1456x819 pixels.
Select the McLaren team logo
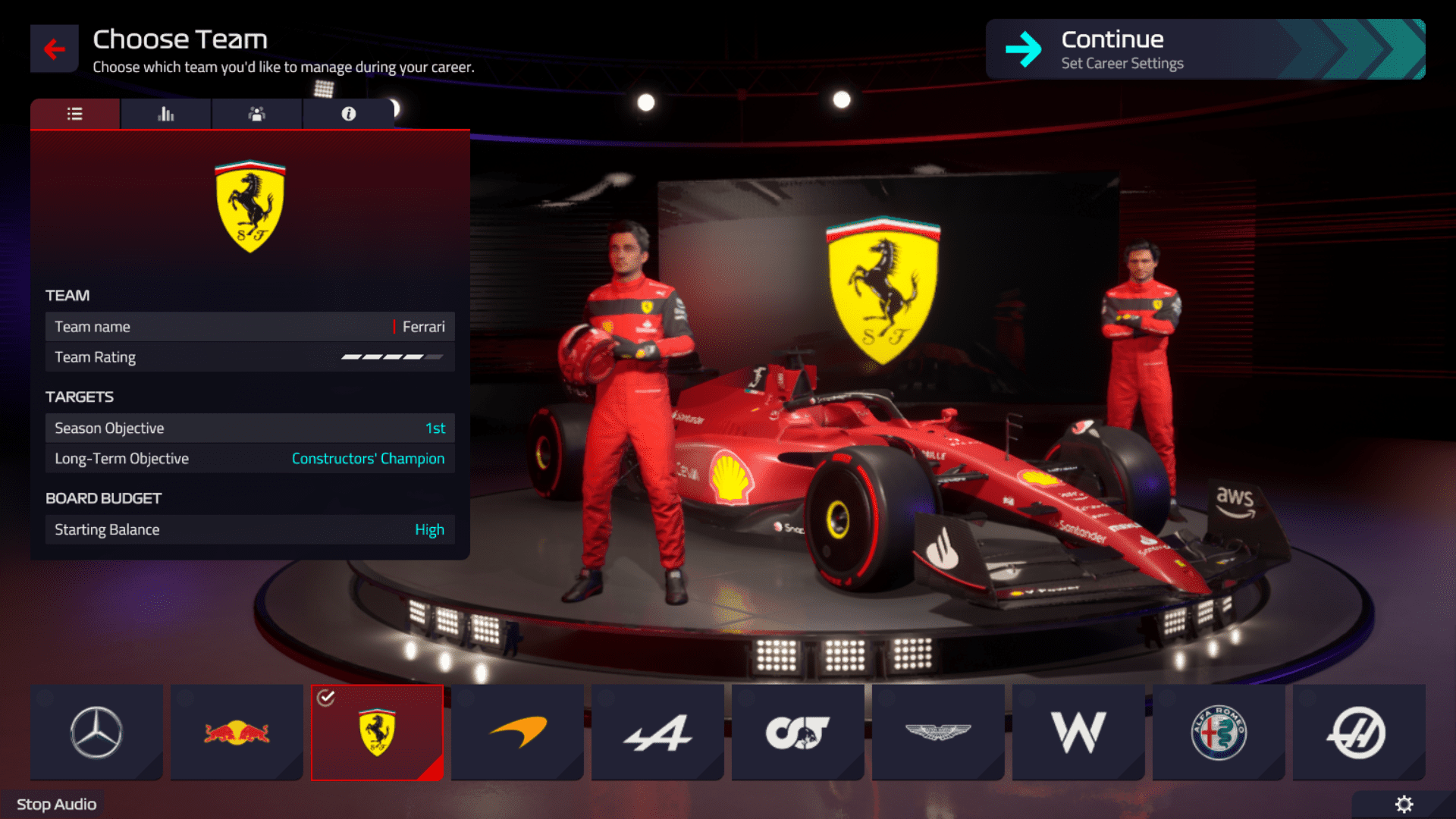517,732
